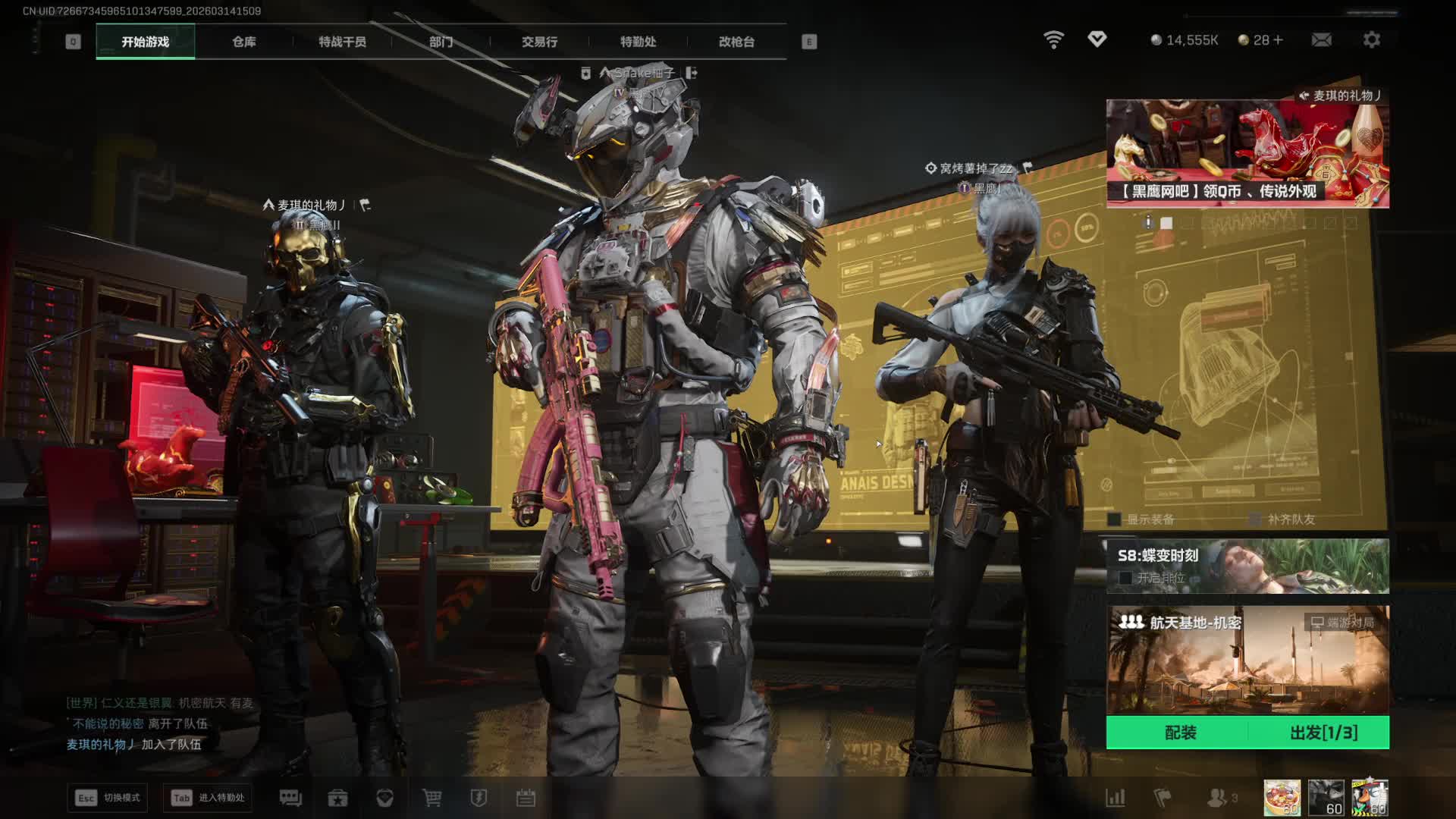Choose the 航天基地-机密 map card
This screenshot has height=819, width=1456.
coord(1247,660)
